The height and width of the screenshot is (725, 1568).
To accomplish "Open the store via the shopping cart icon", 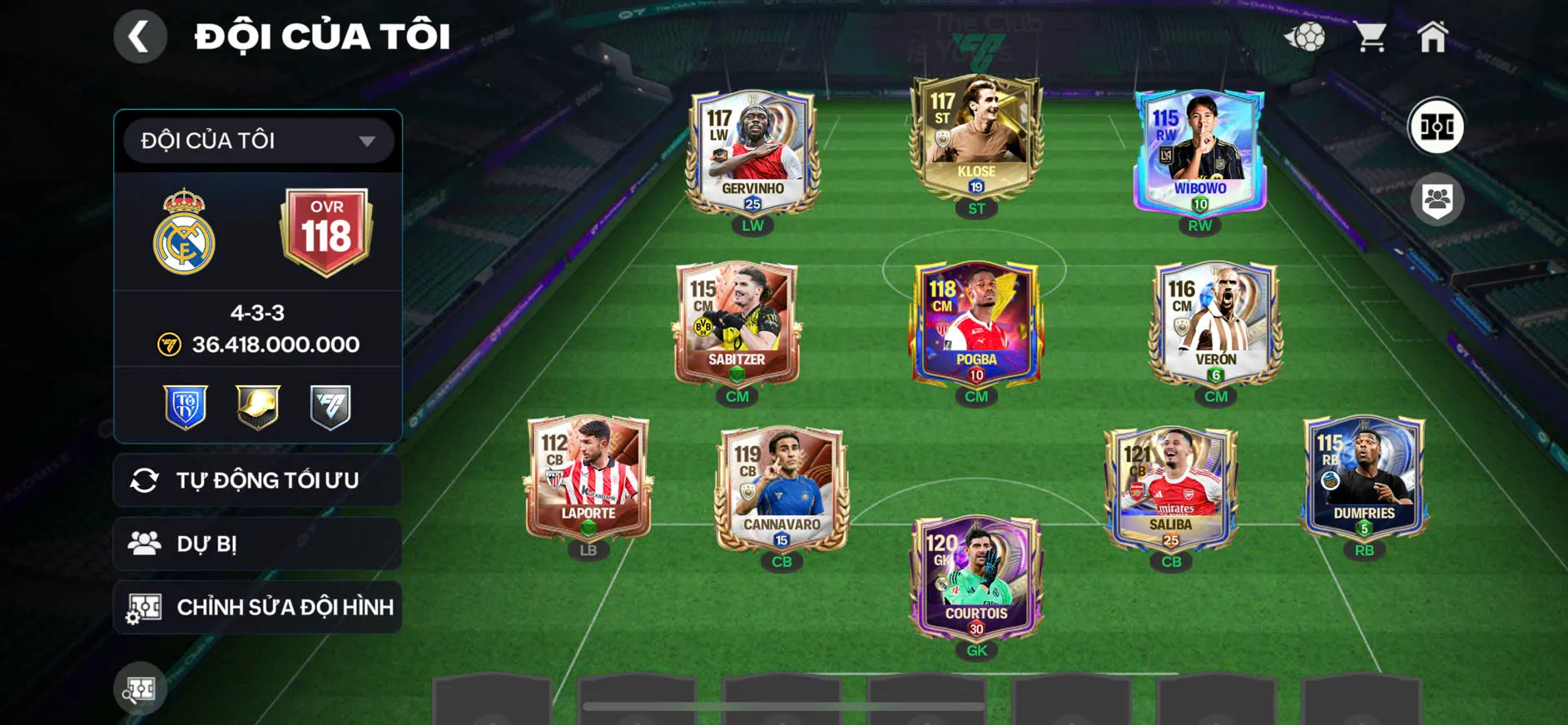I will [x=1370, y=35].
